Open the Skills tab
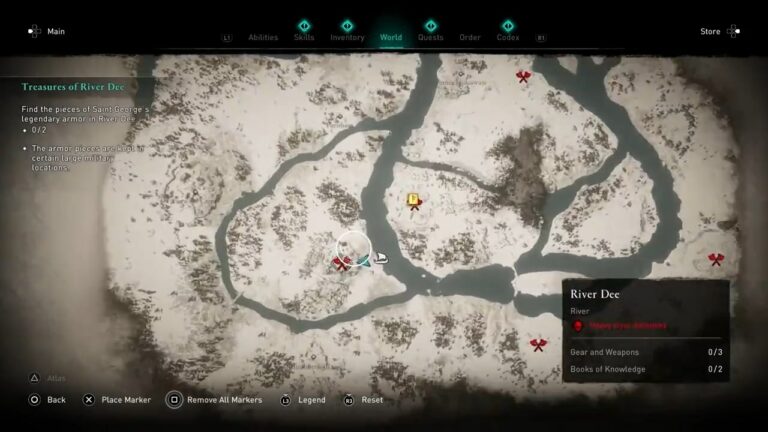 click(304, 37)
